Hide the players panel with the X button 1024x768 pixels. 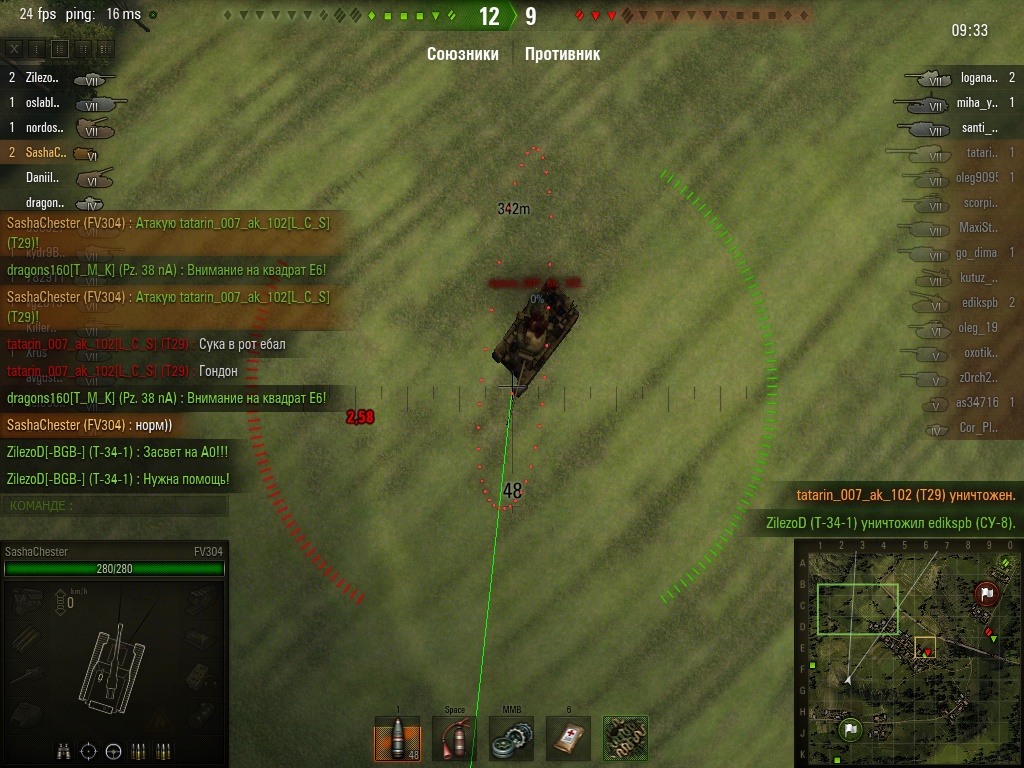coord(14,48)
